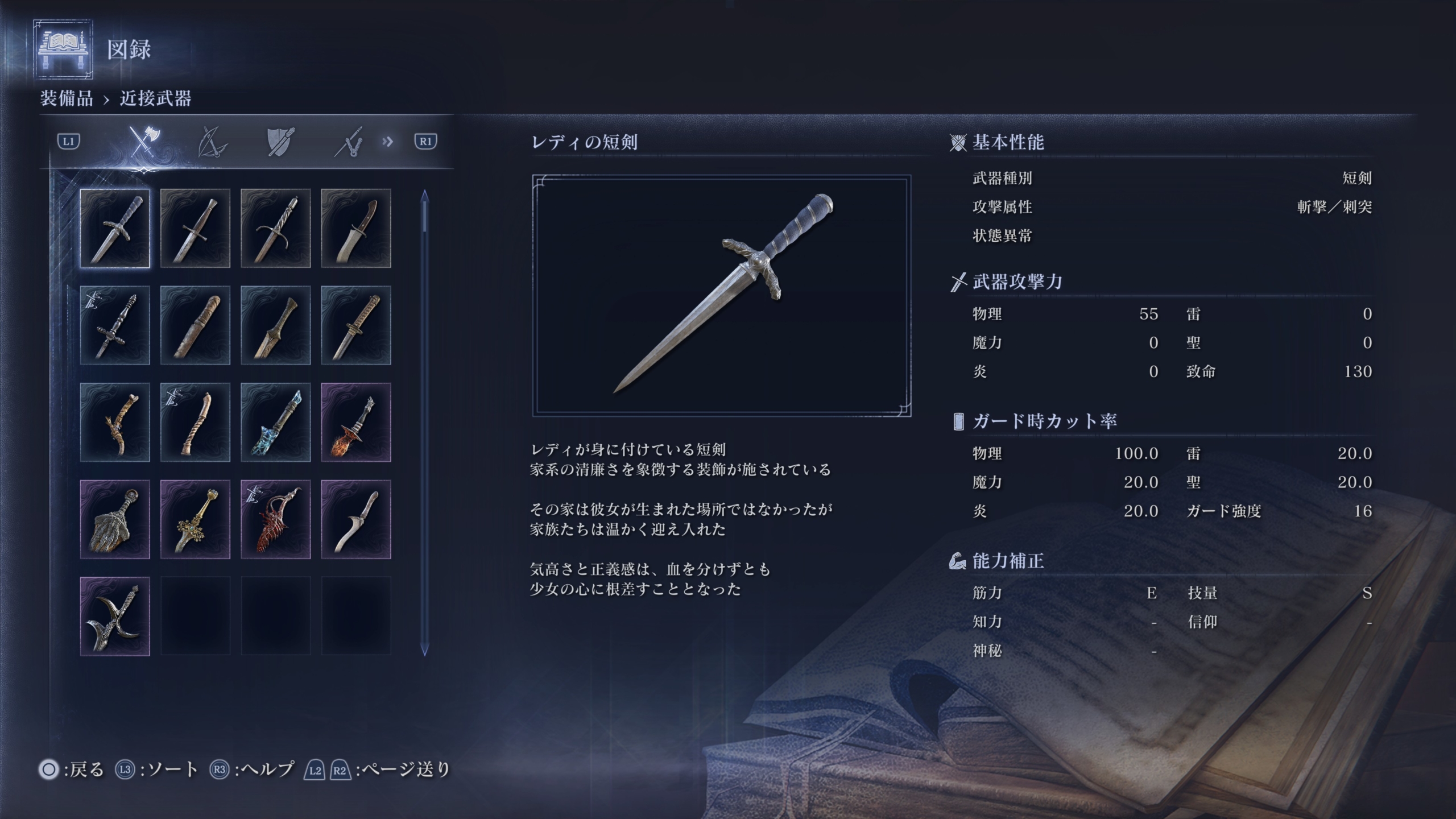Choose the scaly claw-hand dagger
The width and height of the screenshot is (1456, 819).
(x=115, y=520)
